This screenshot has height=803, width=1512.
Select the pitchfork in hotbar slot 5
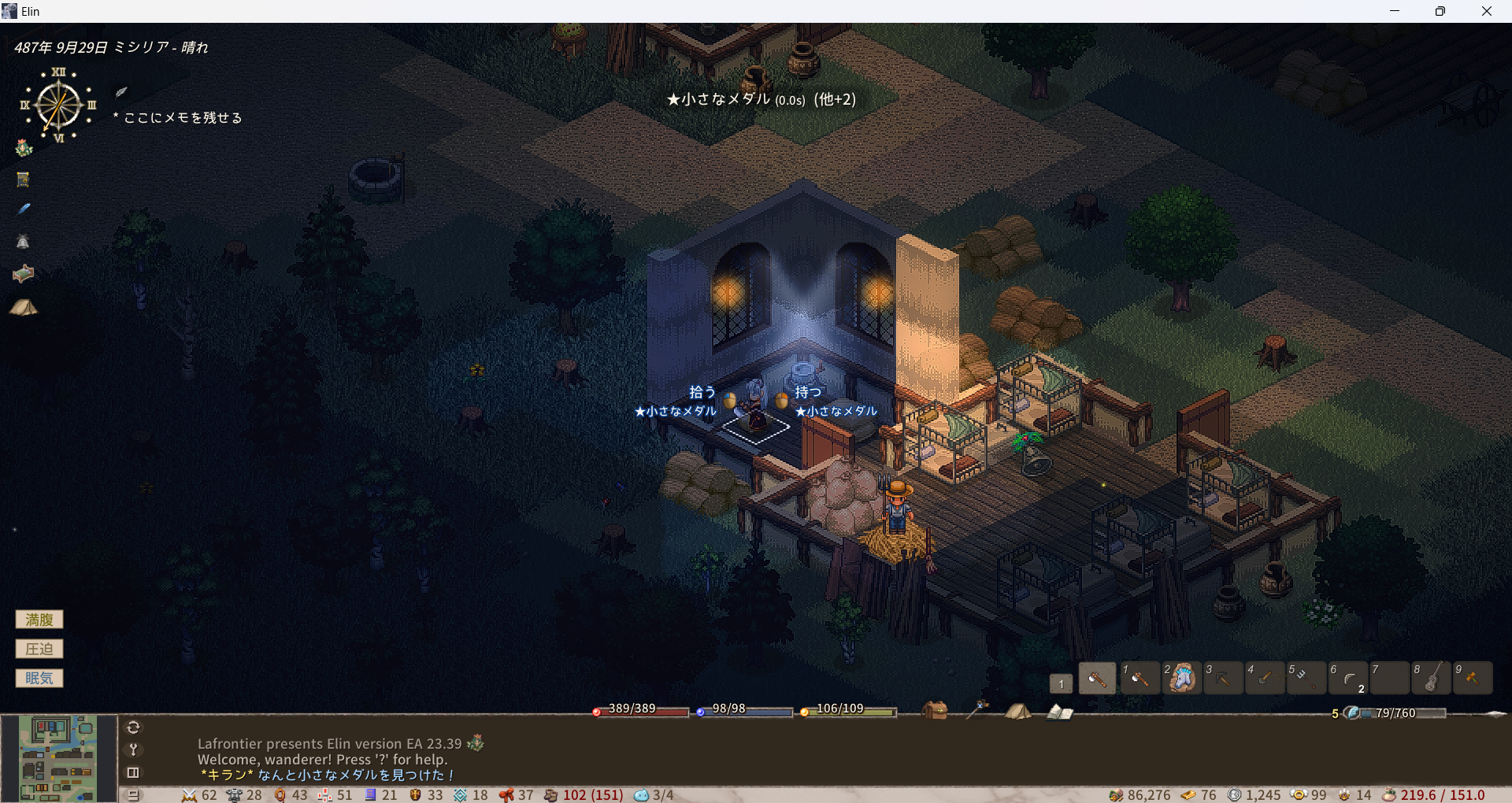(1305, 678)
